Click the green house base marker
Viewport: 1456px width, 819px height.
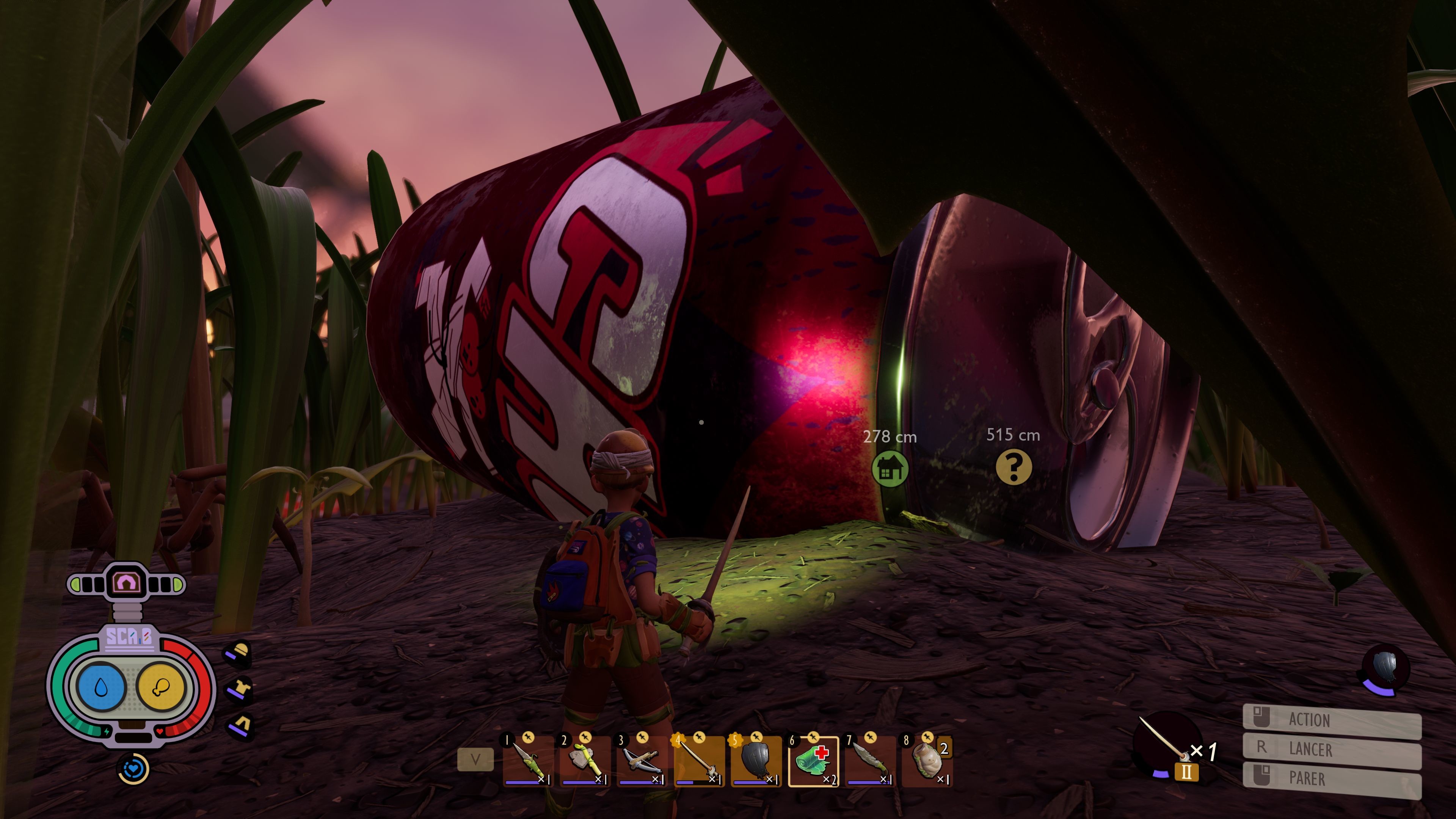pyautogui.click(x=890, y=469)
